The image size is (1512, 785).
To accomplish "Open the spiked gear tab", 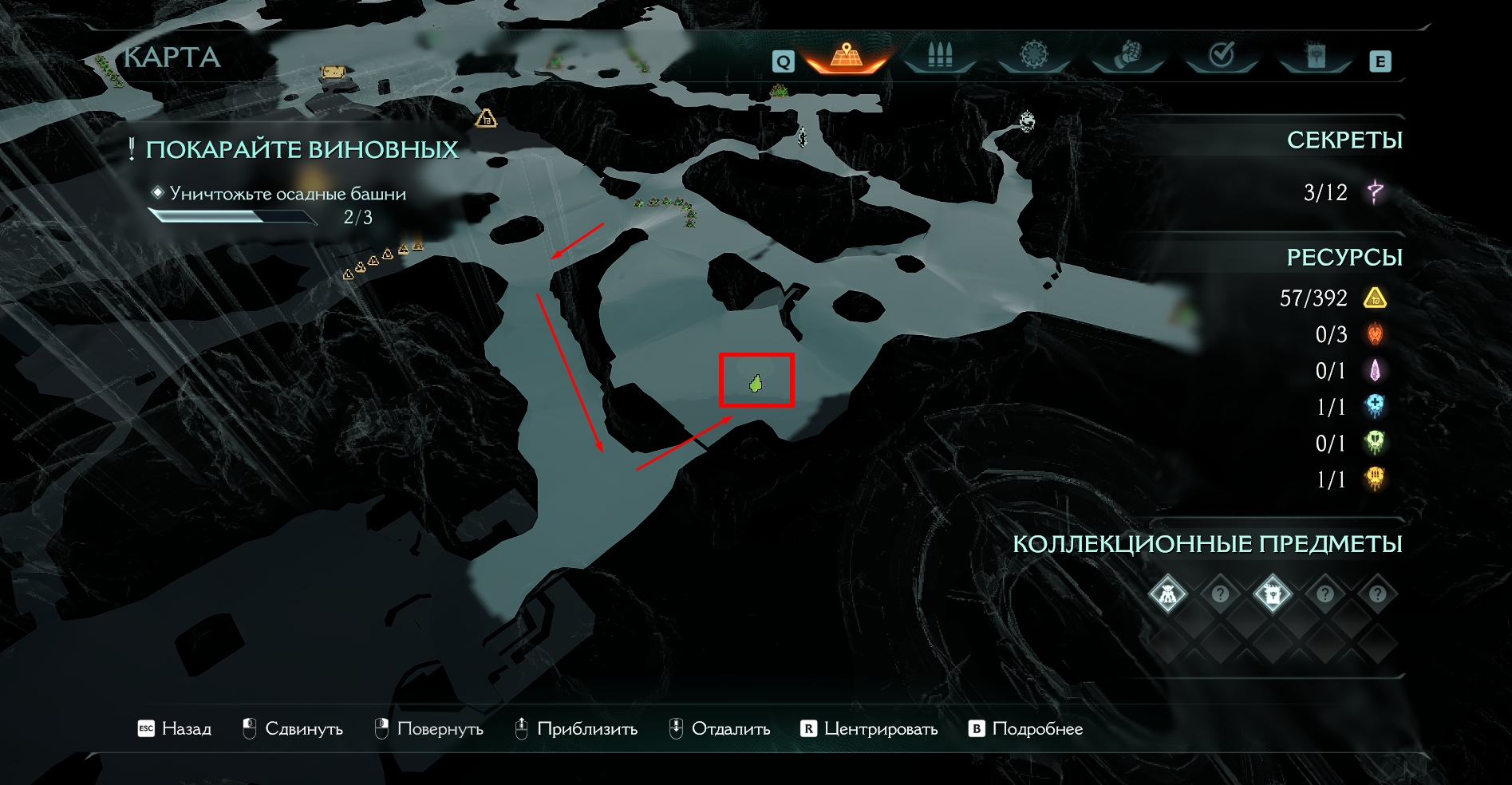I will (1033, 55).
